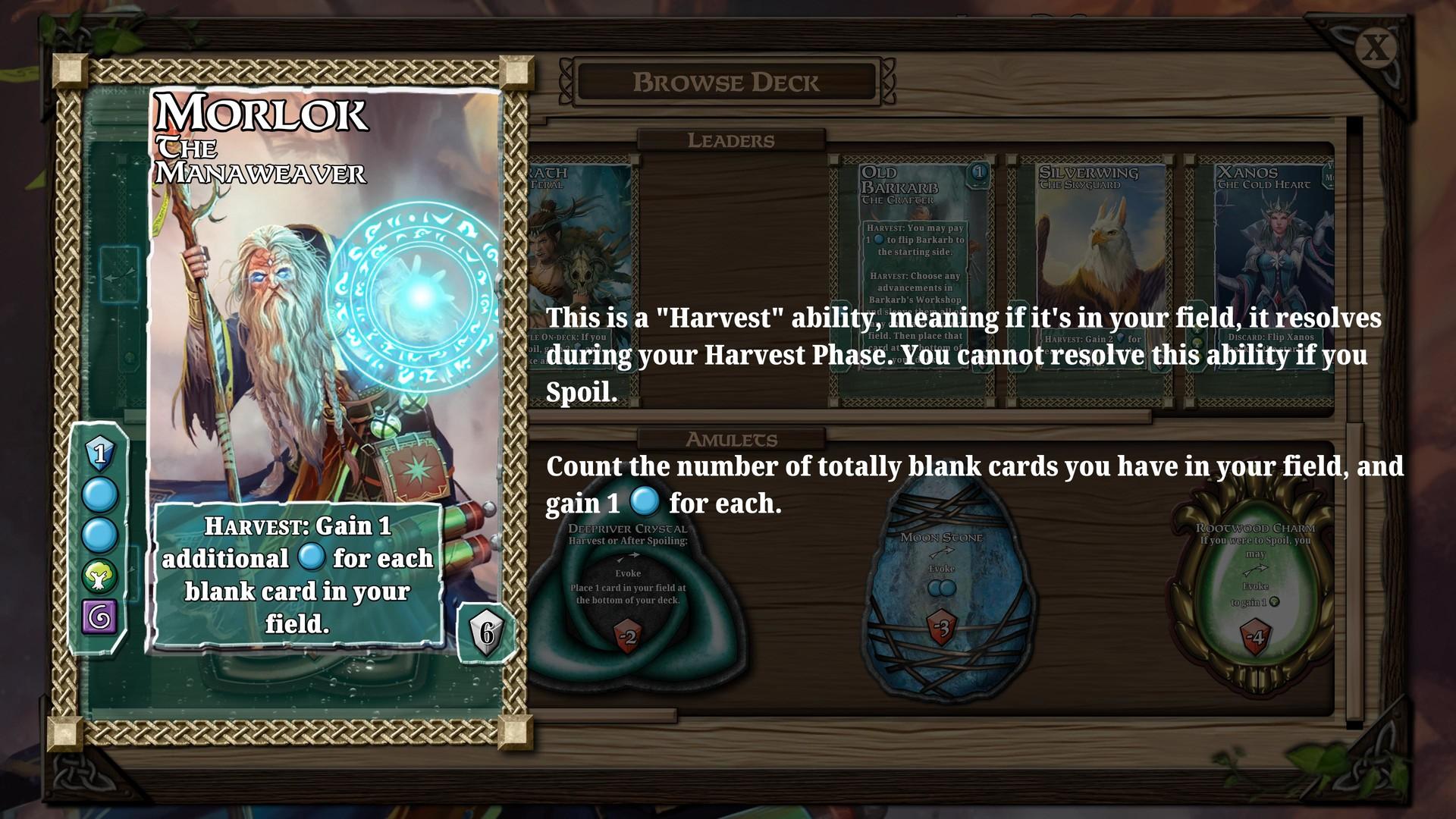Select the Leaders tab label
Screen dimensions: 1456x819
point(733,140)
